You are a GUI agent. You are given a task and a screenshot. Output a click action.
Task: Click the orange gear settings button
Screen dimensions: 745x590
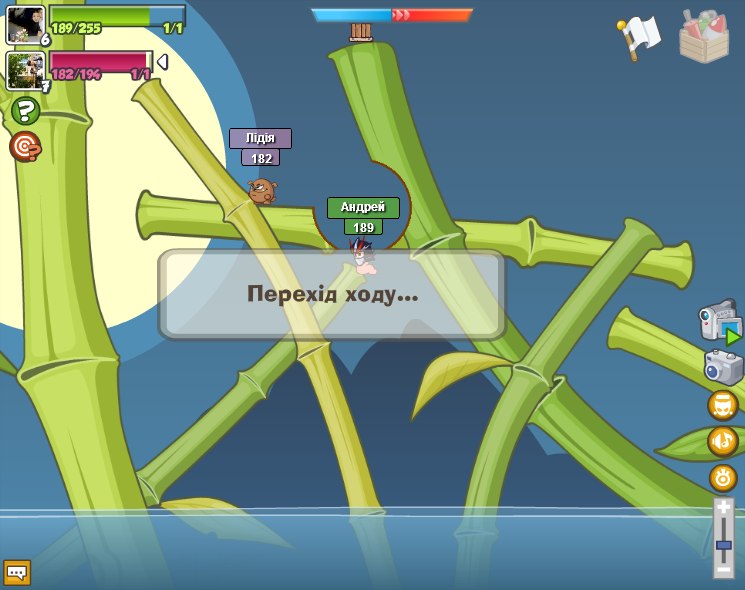click(722, 477)
